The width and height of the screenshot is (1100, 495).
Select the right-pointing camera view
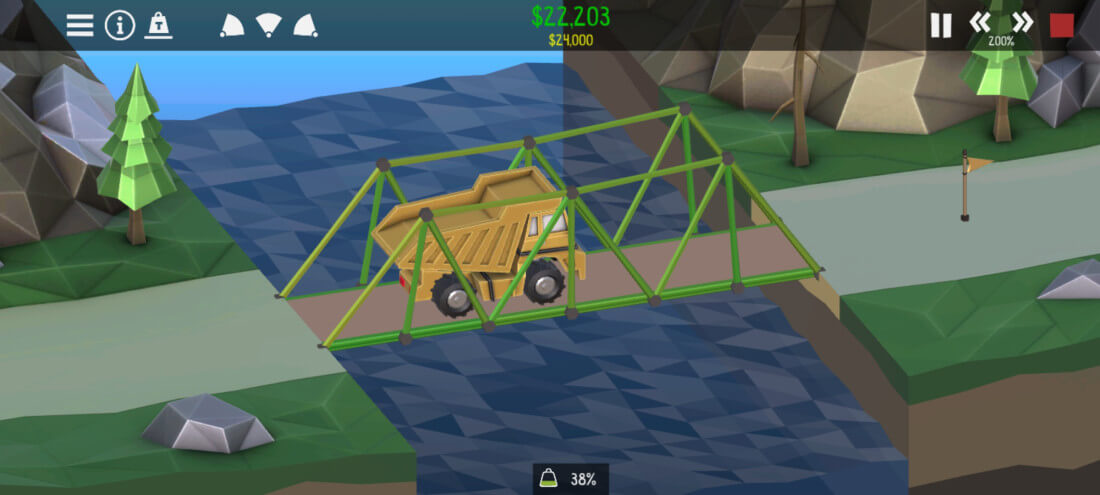(x=305, y=25)
